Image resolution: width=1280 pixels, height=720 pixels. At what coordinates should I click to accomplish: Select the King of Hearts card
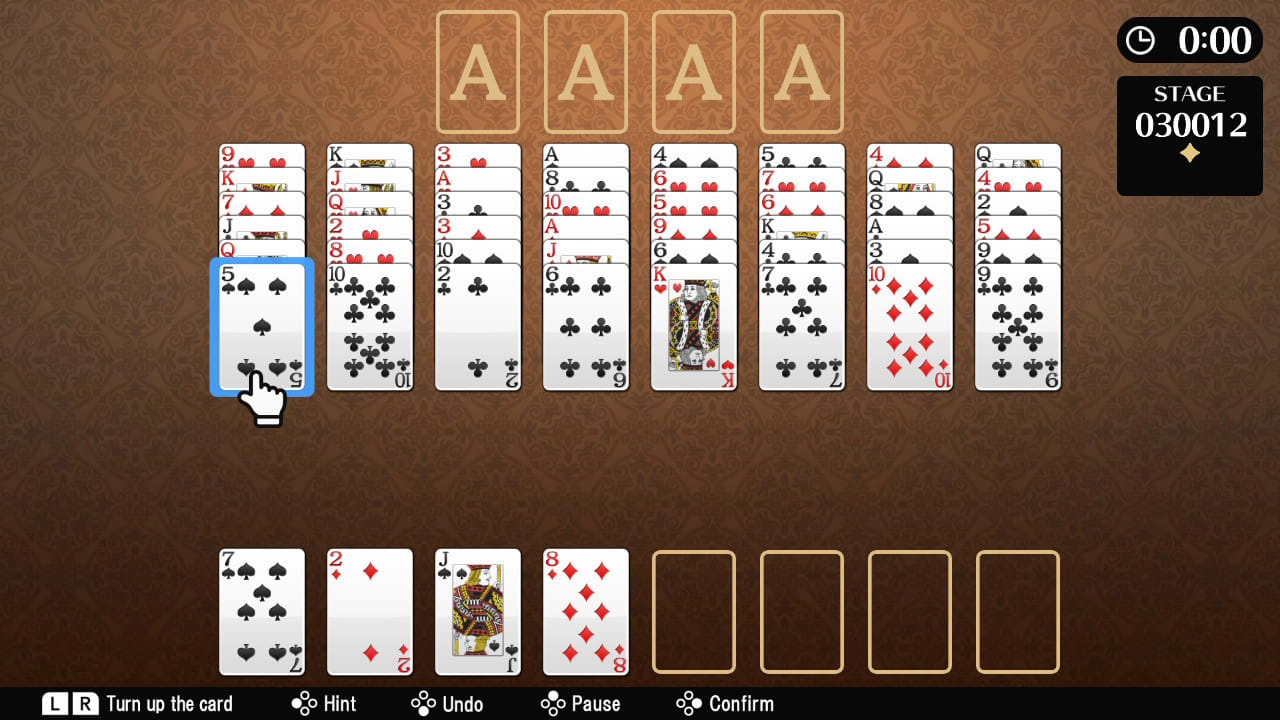pyautogui.click(x=693, y=325)
